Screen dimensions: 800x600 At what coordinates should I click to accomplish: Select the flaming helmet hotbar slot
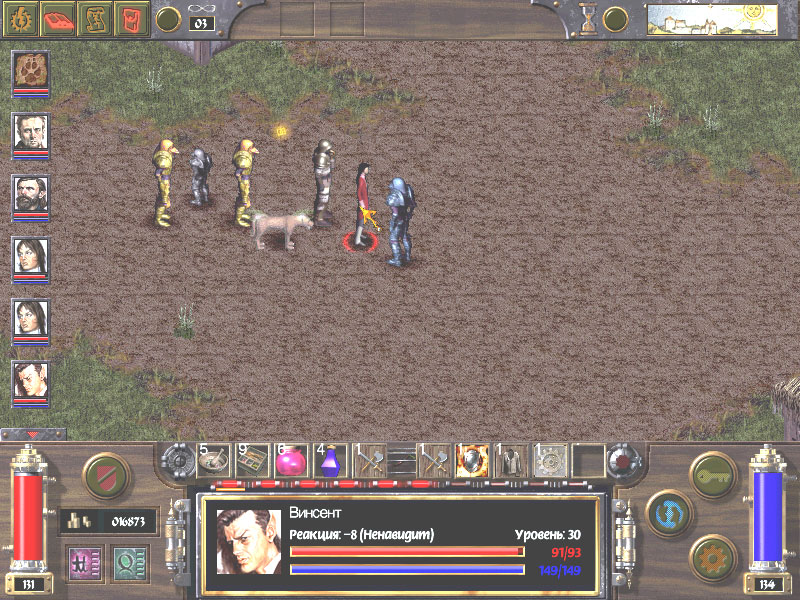click(473, 460)
